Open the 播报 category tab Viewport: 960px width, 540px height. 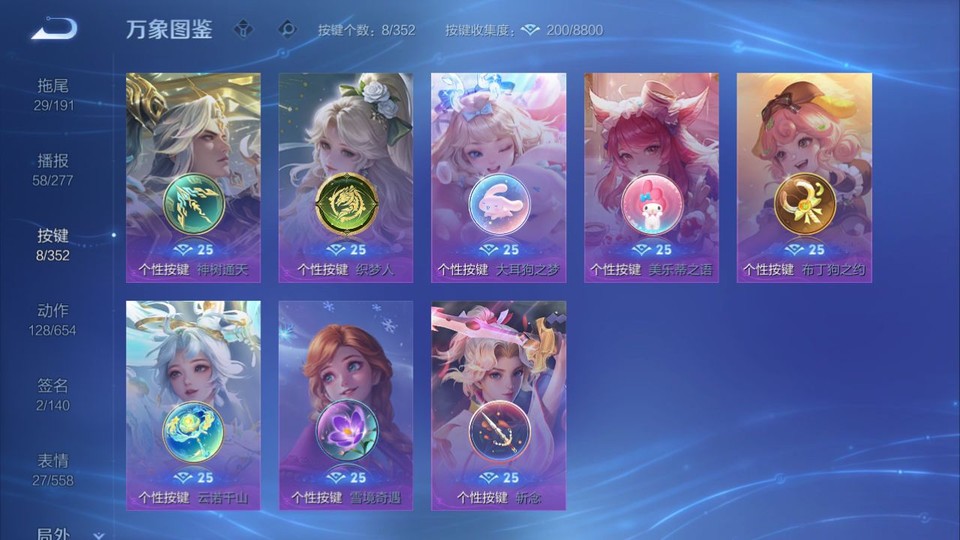click(53, 169)
